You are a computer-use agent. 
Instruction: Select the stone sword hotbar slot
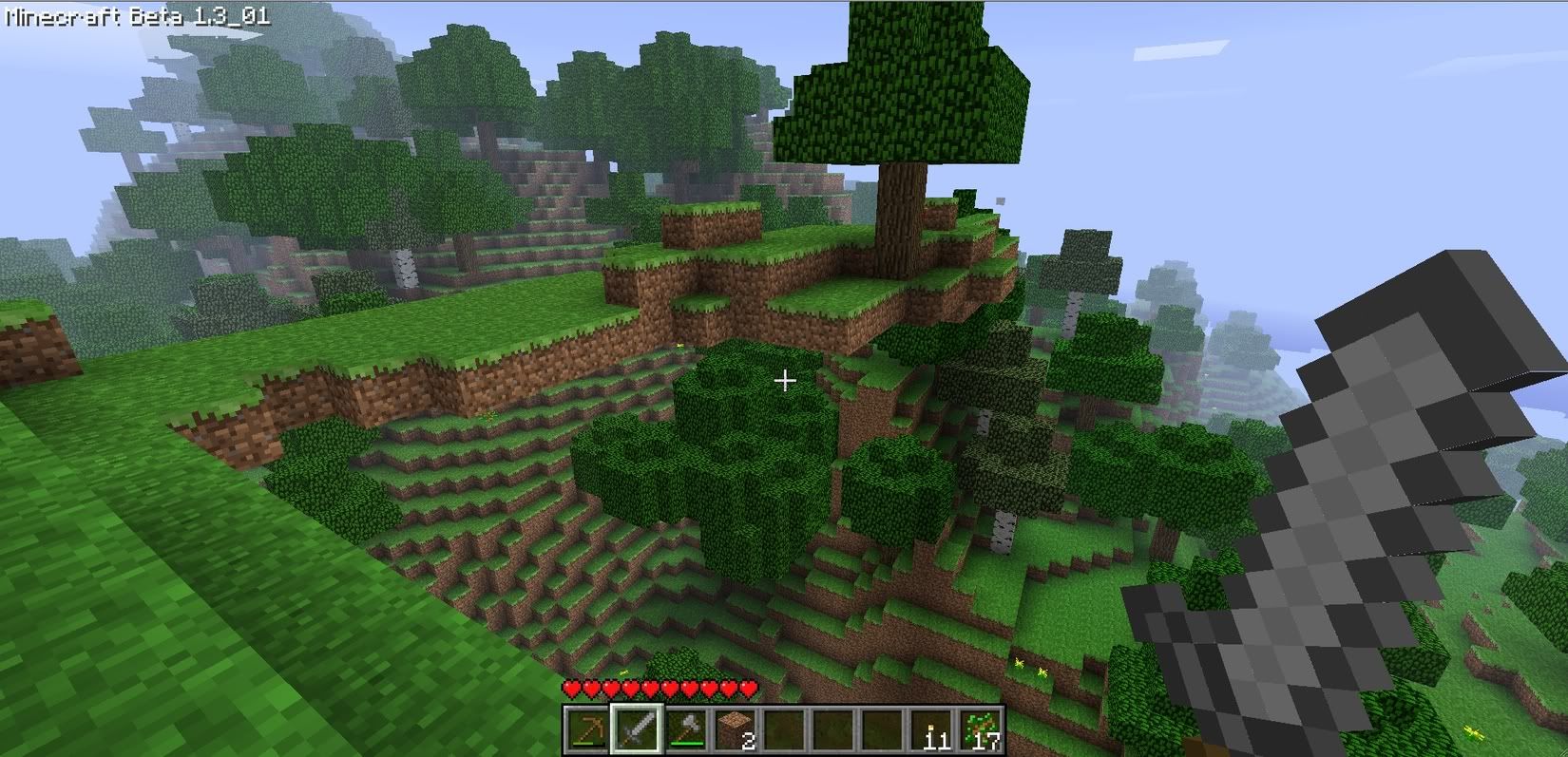click(637, 729)
